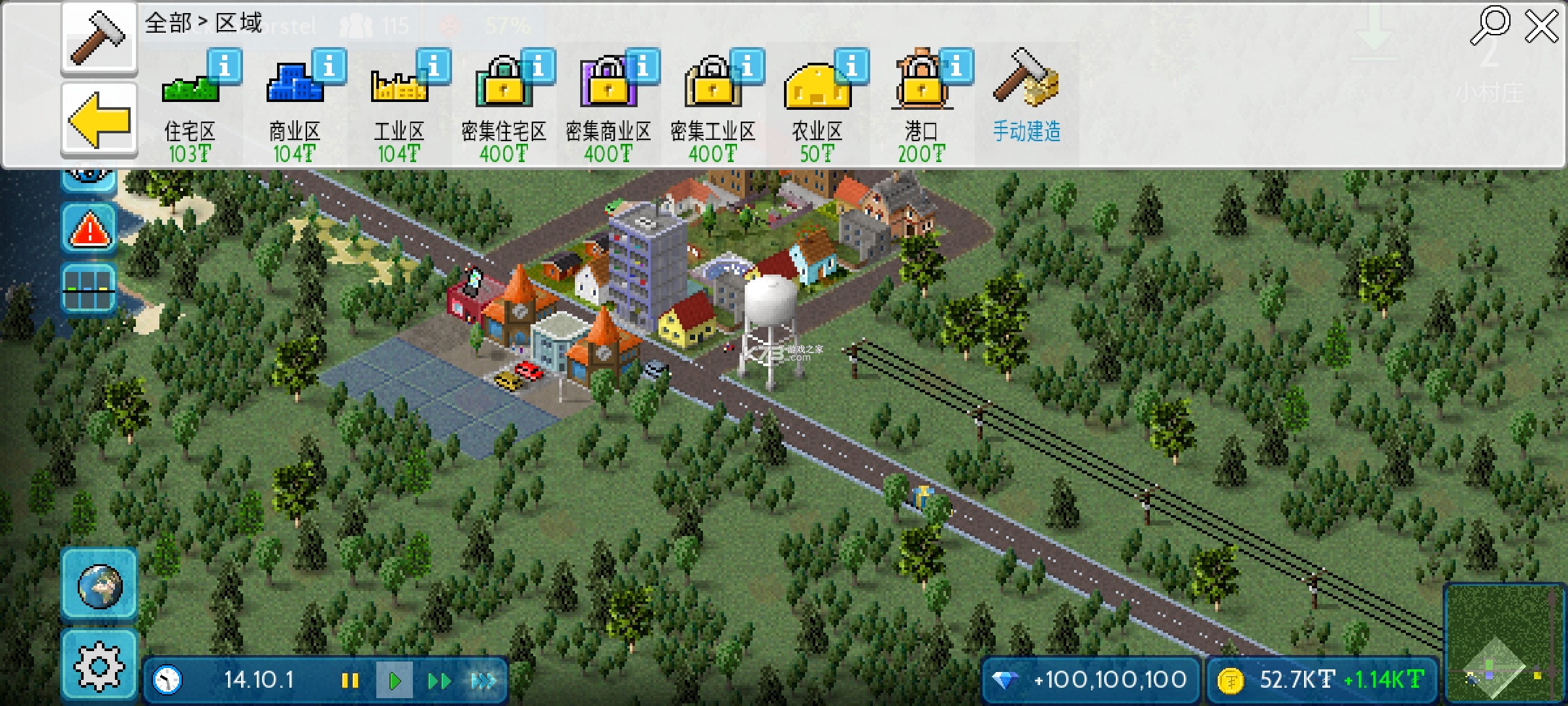
Task: Set speed to double fast-forward
Action: [439, 681]
